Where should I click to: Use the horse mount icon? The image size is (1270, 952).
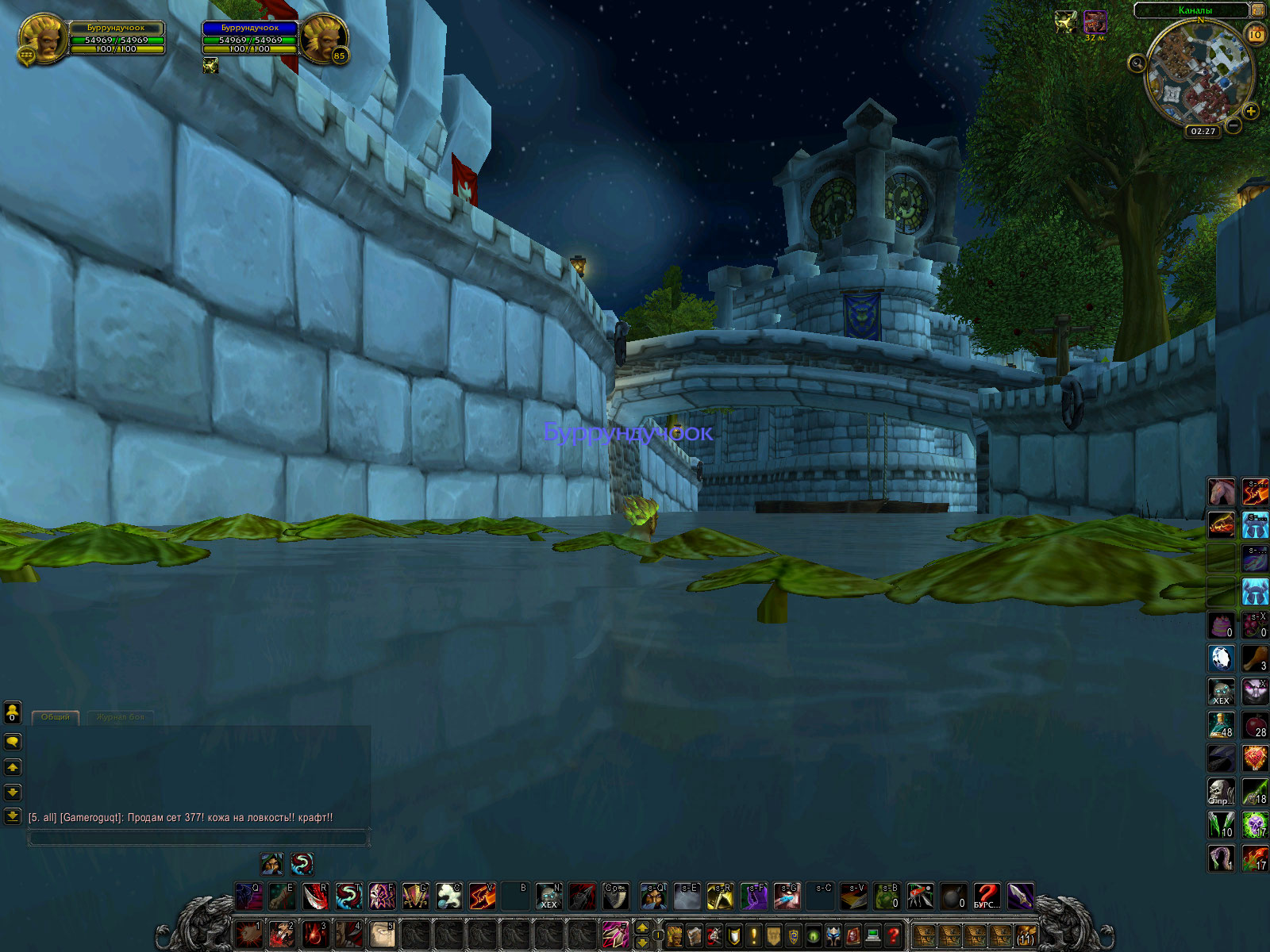click(x=1221, y=492)
